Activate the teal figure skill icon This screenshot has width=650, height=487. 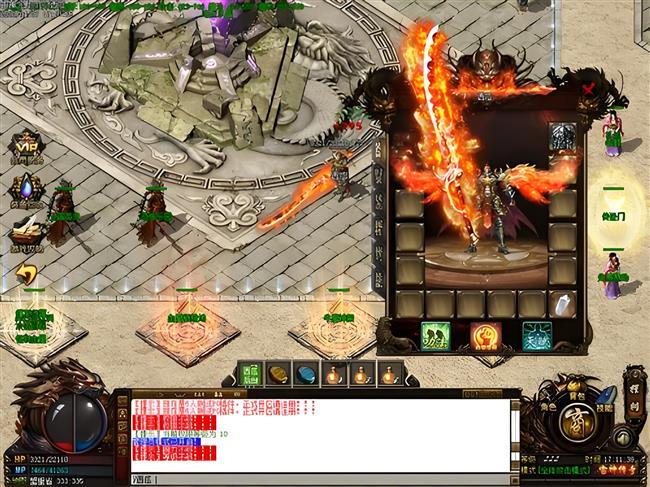(536, 335)
